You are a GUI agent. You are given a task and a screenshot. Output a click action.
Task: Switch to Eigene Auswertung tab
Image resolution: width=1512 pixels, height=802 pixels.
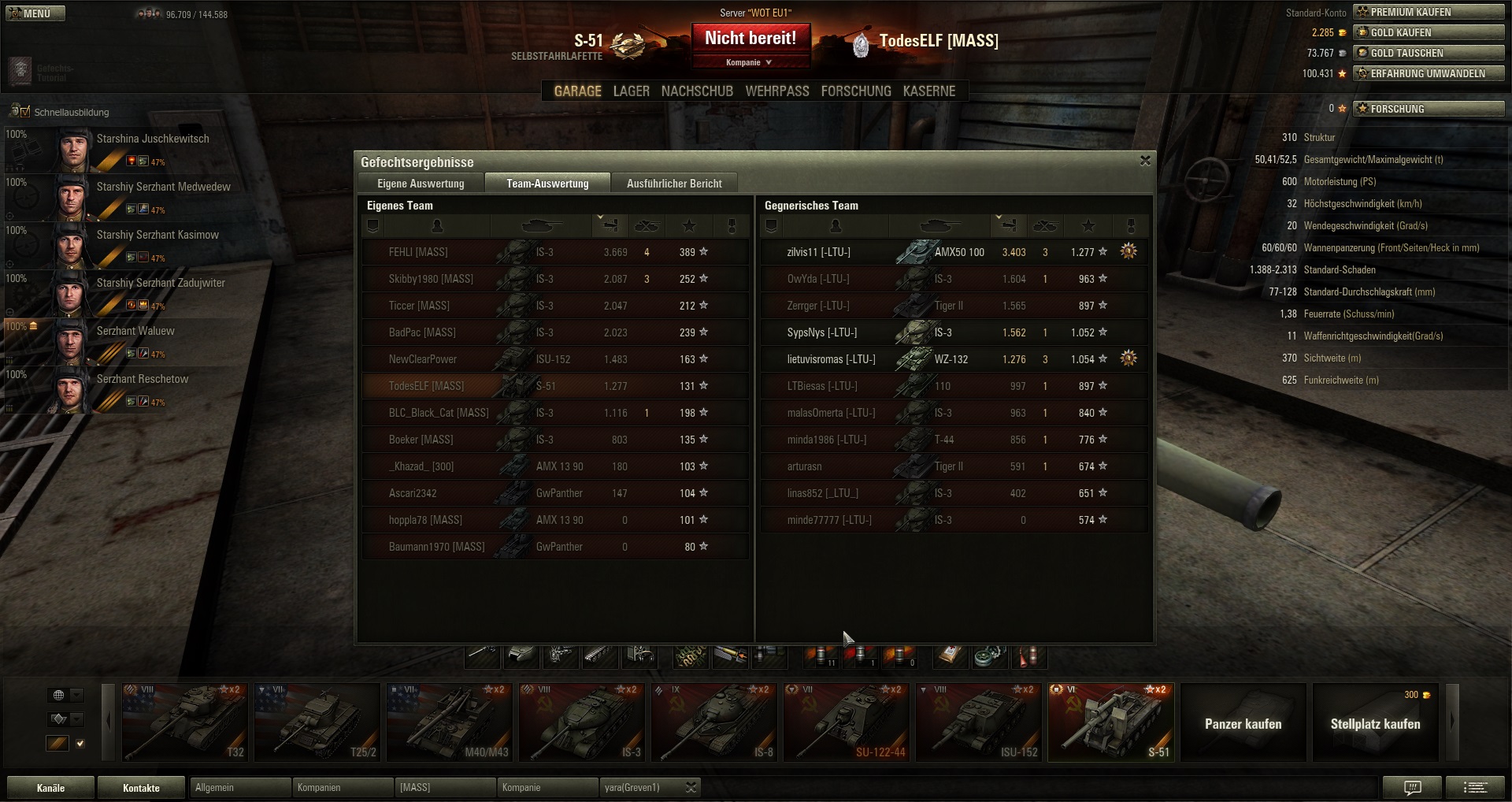421,184
